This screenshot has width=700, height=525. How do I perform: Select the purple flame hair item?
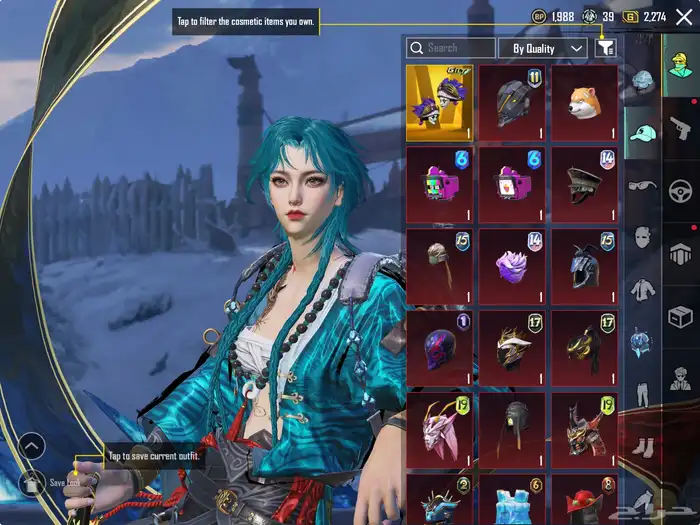click(x=512, y=266)
